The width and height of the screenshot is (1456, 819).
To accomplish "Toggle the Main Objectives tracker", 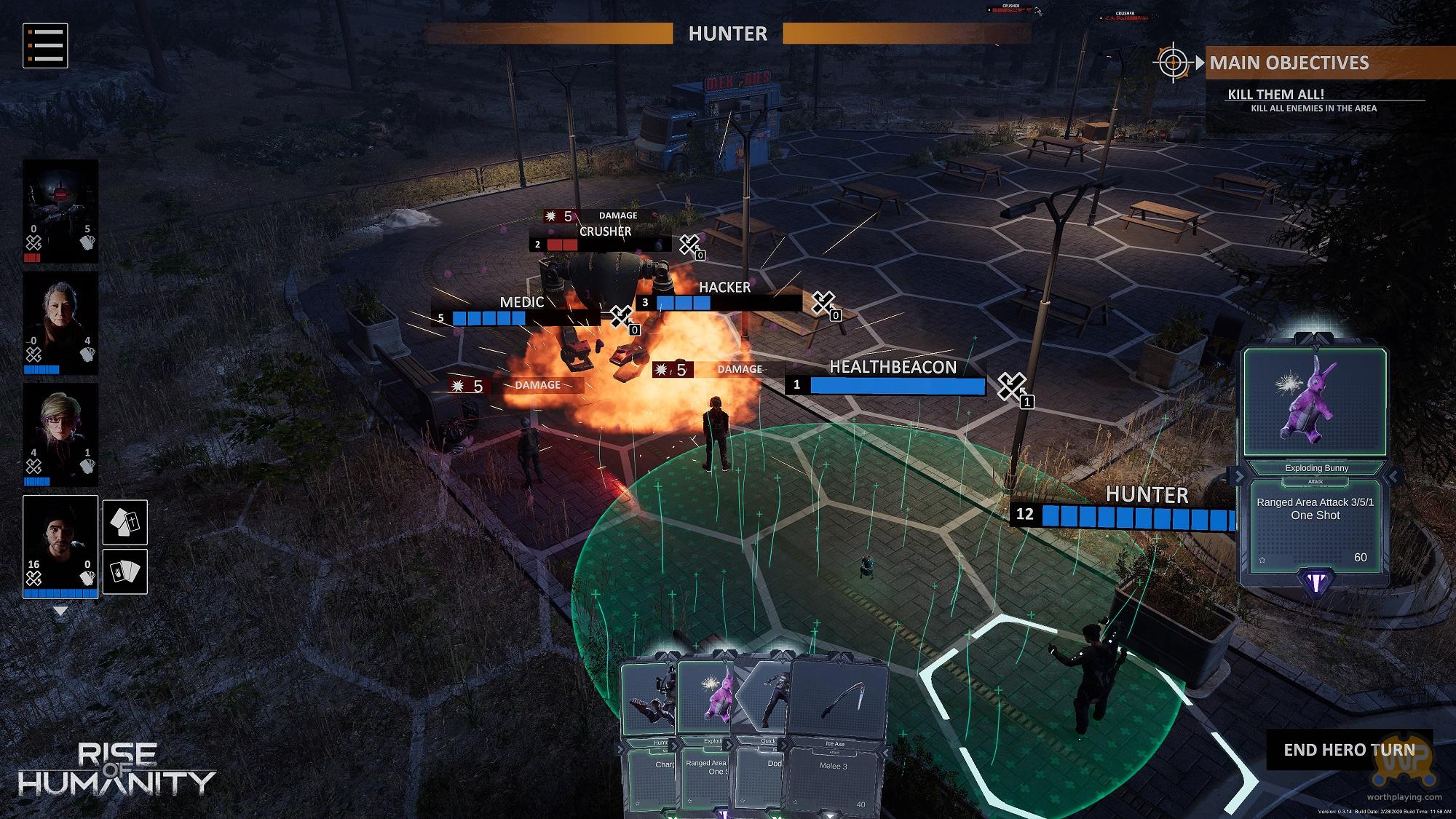I will [1173, 63].
